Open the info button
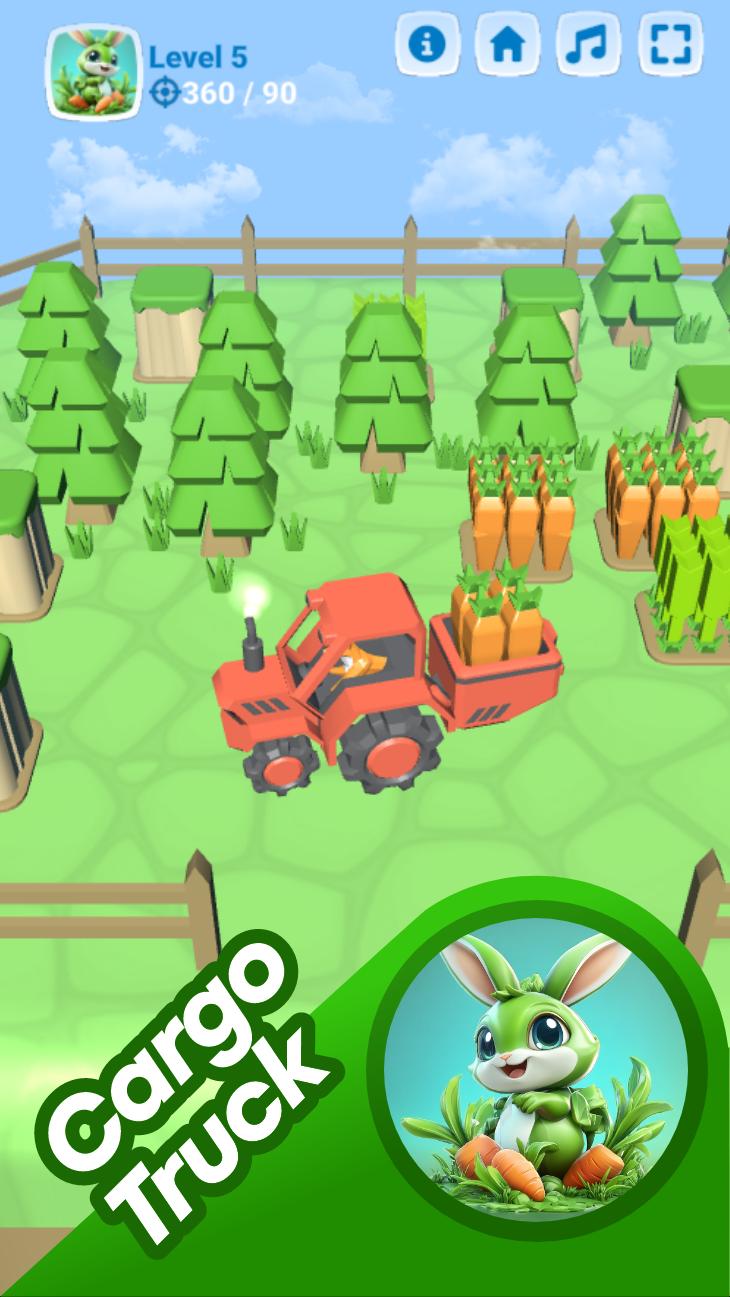This screenshot has height=1297, width=730. (x=427, y=44)
